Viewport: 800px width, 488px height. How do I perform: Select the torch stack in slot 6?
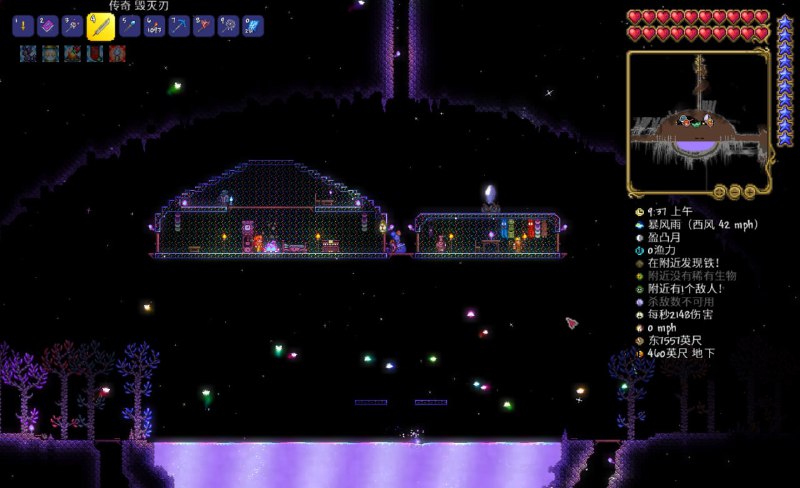pos(154,27)
